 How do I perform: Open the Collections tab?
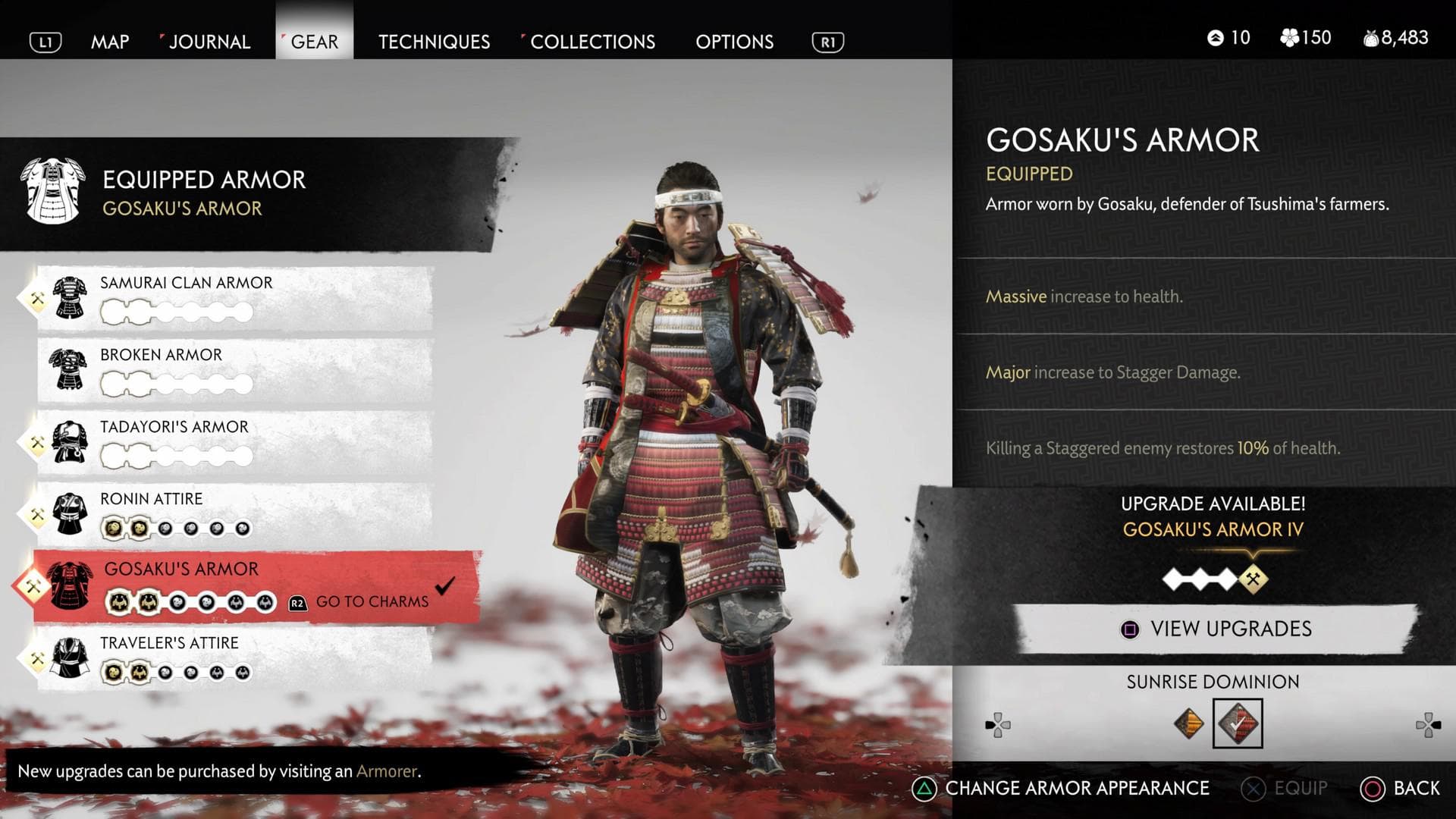(x=592, y=42)
